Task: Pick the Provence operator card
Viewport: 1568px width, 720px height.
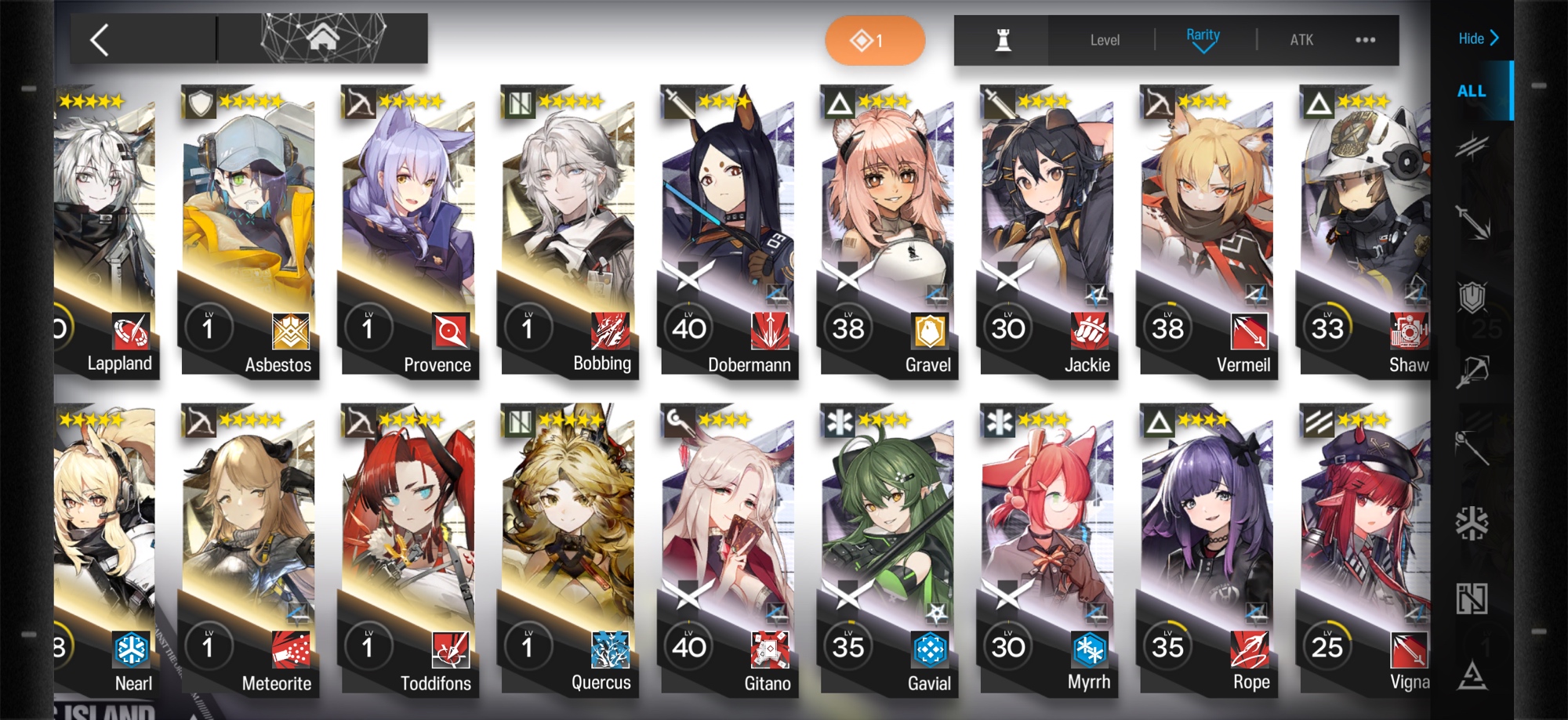Action: pyautogui.click(x=408, y=235)
